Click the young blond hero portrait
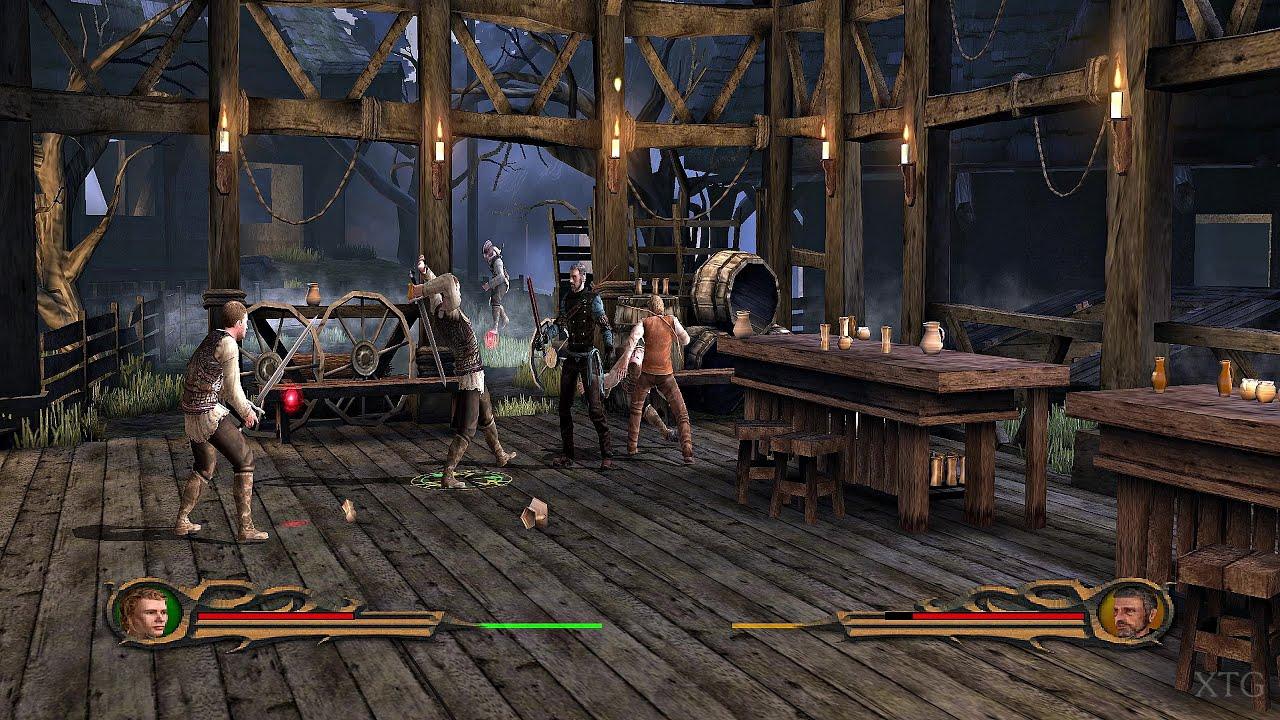 (144, 612)
